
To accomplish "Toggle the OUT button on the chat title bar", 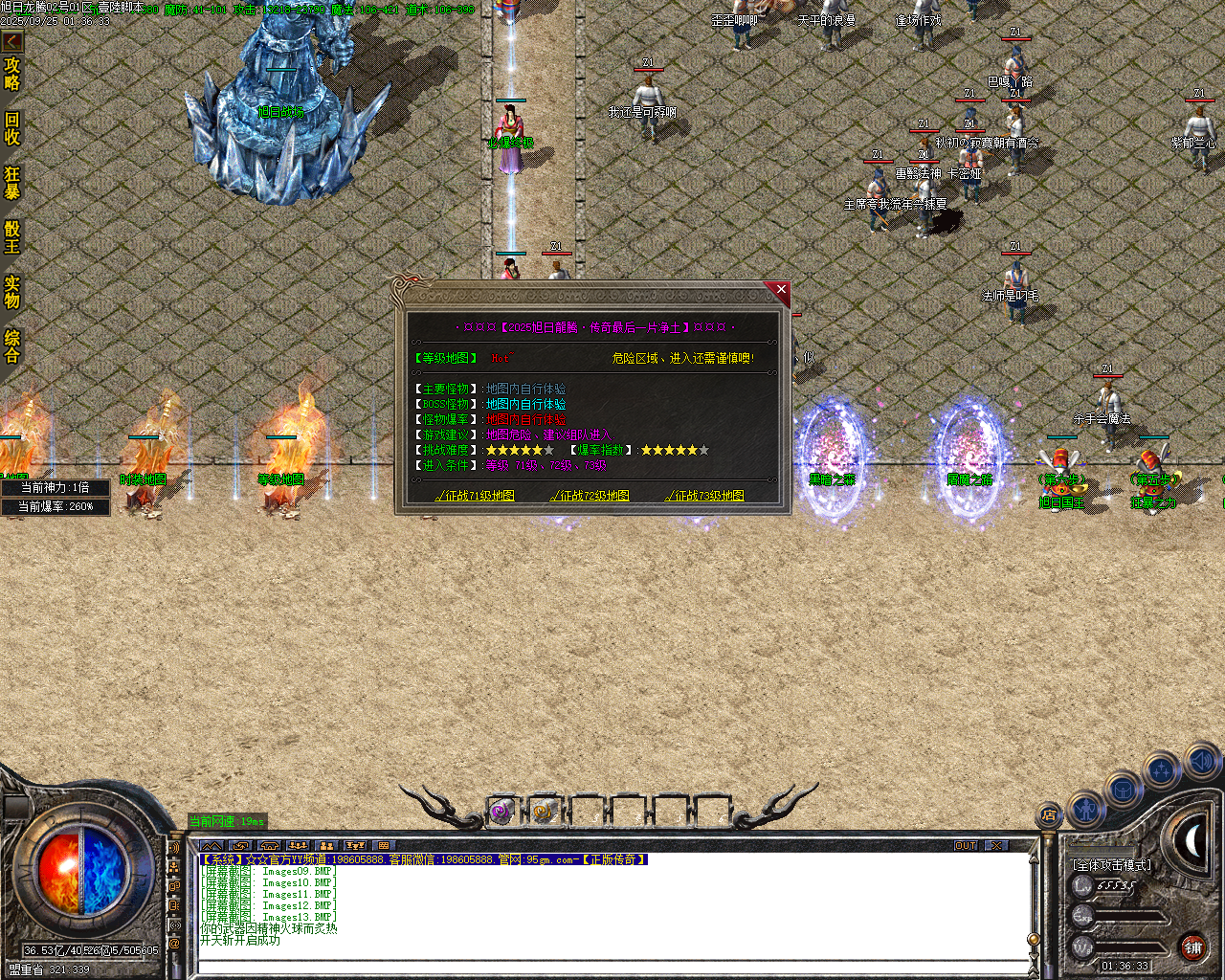I will pos(967,845).
